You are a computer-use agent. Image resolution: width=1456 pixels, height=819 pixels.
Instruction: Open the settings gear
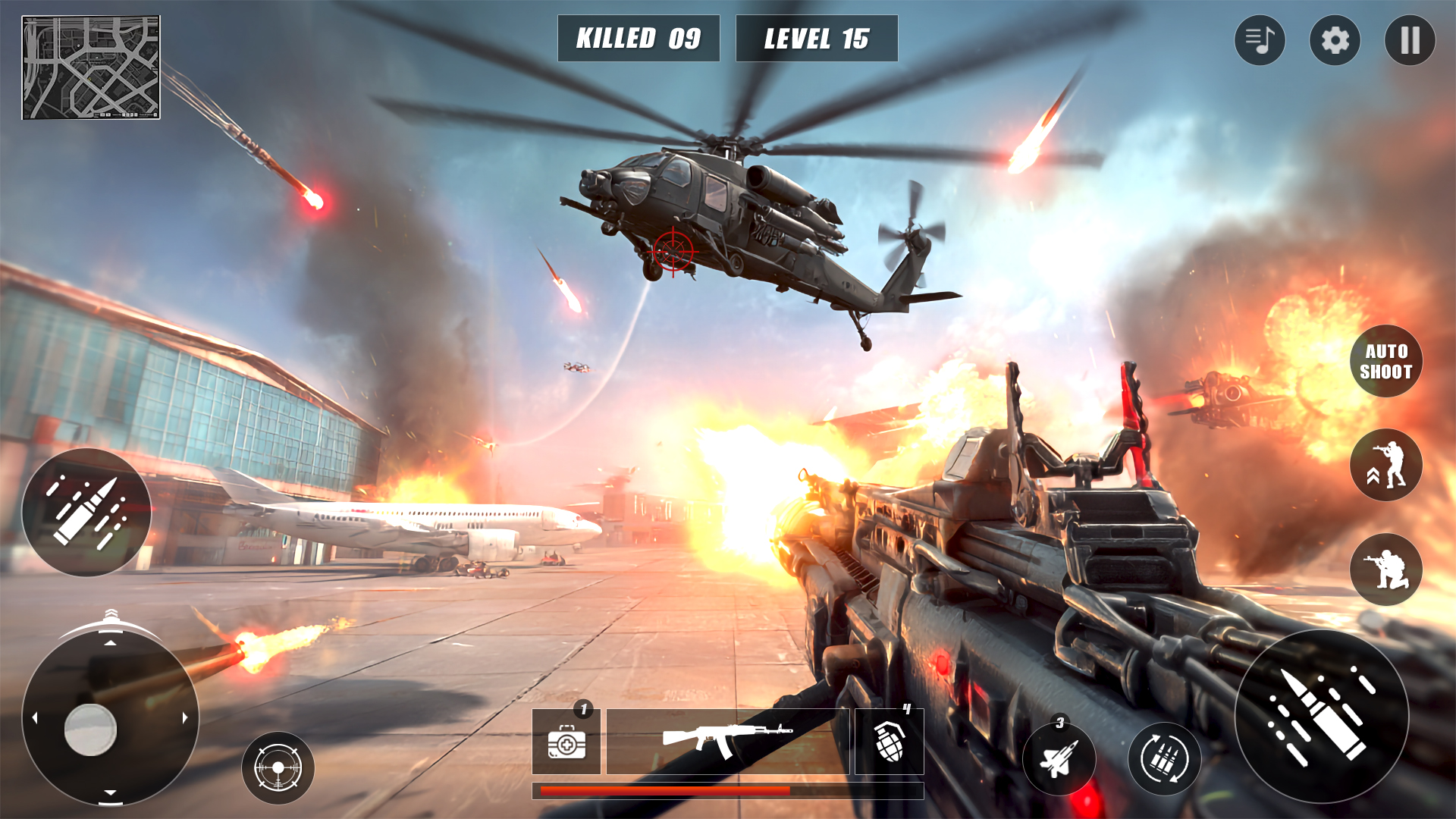(1335, 40)
